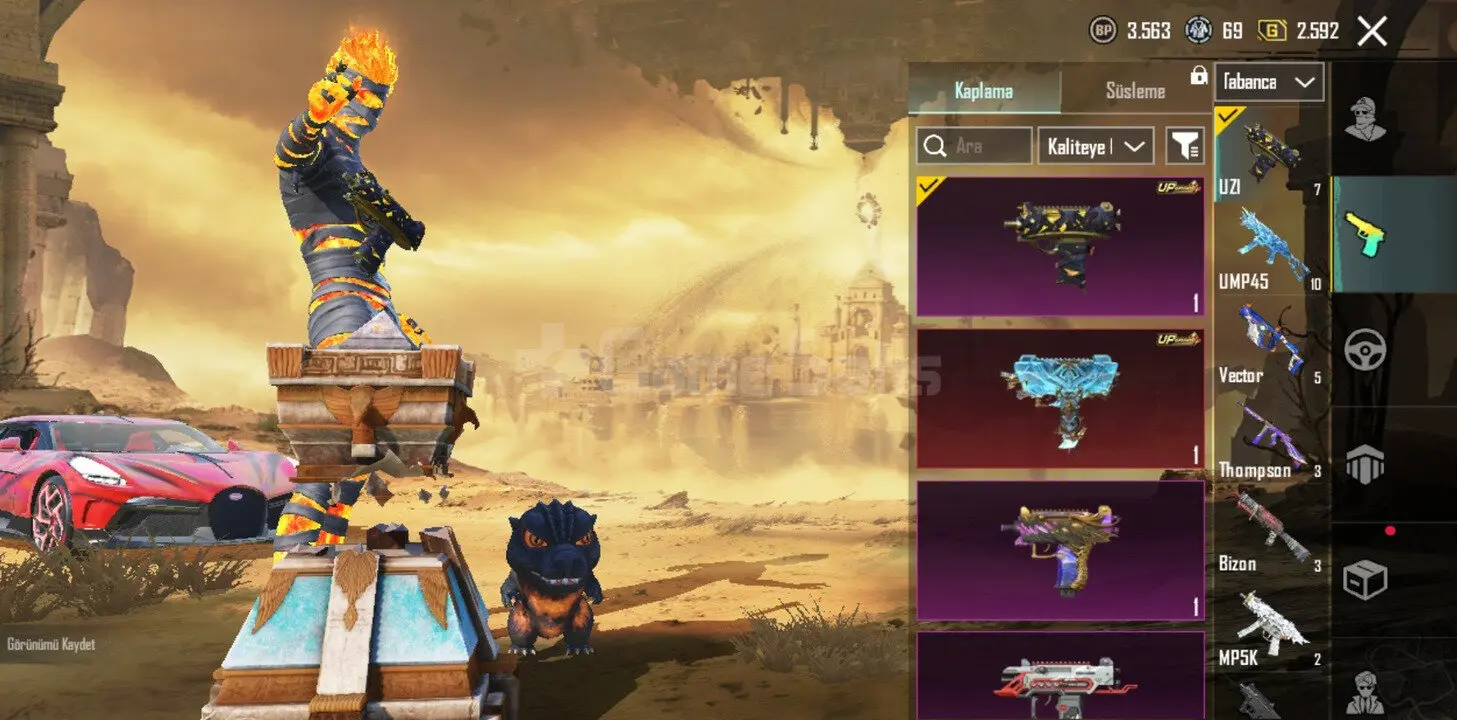Choose the purple and gold UZI skin

coord(1061,551)
